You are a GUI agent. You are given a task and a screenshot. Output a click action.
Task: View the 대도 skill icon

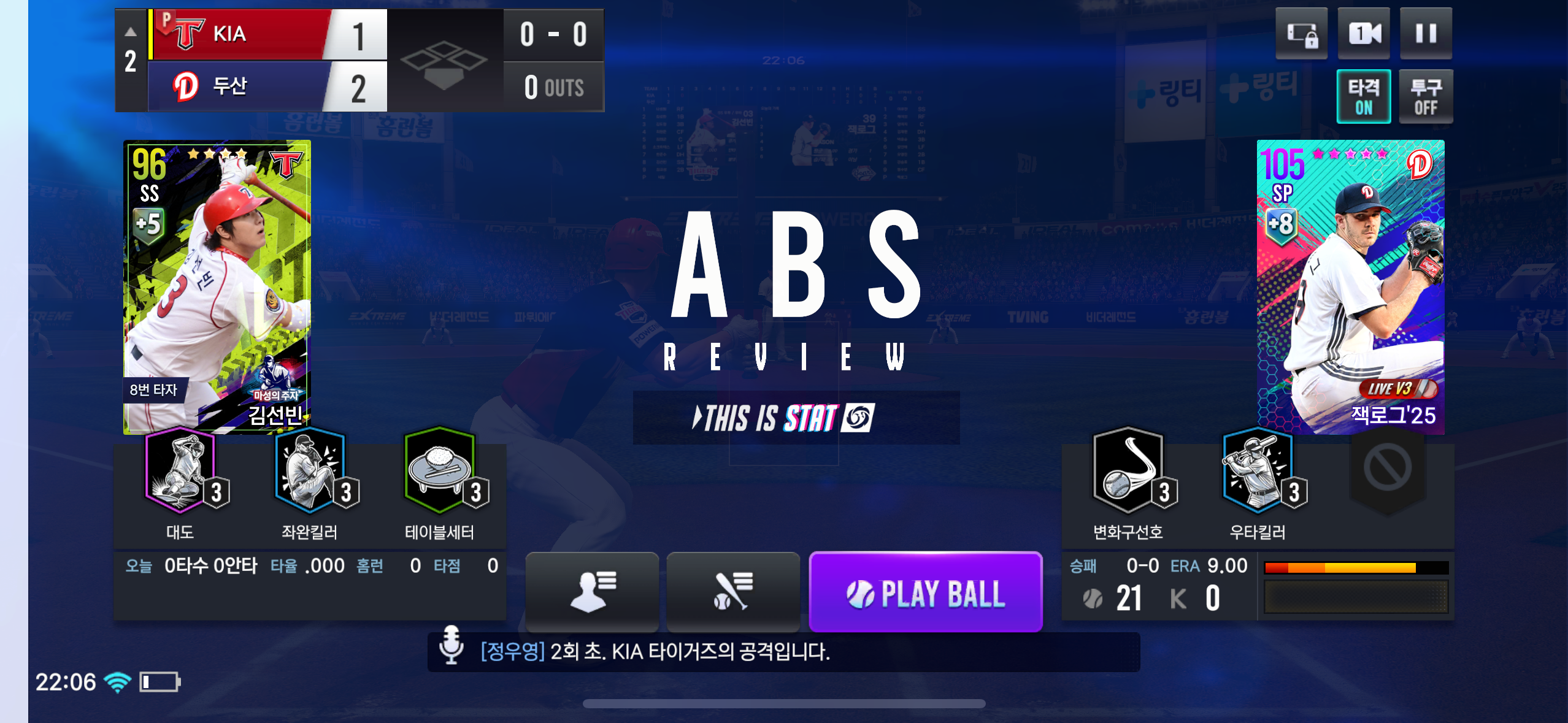coord(180,471)
